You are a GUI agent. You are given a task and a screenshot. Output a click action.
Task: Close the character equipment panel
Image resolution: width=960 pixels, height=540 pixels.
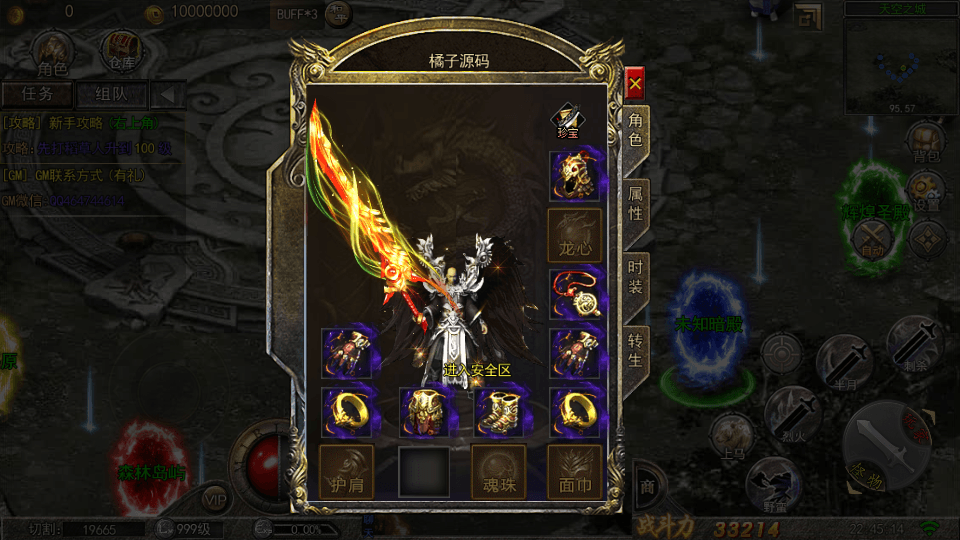tap(635, 84)
